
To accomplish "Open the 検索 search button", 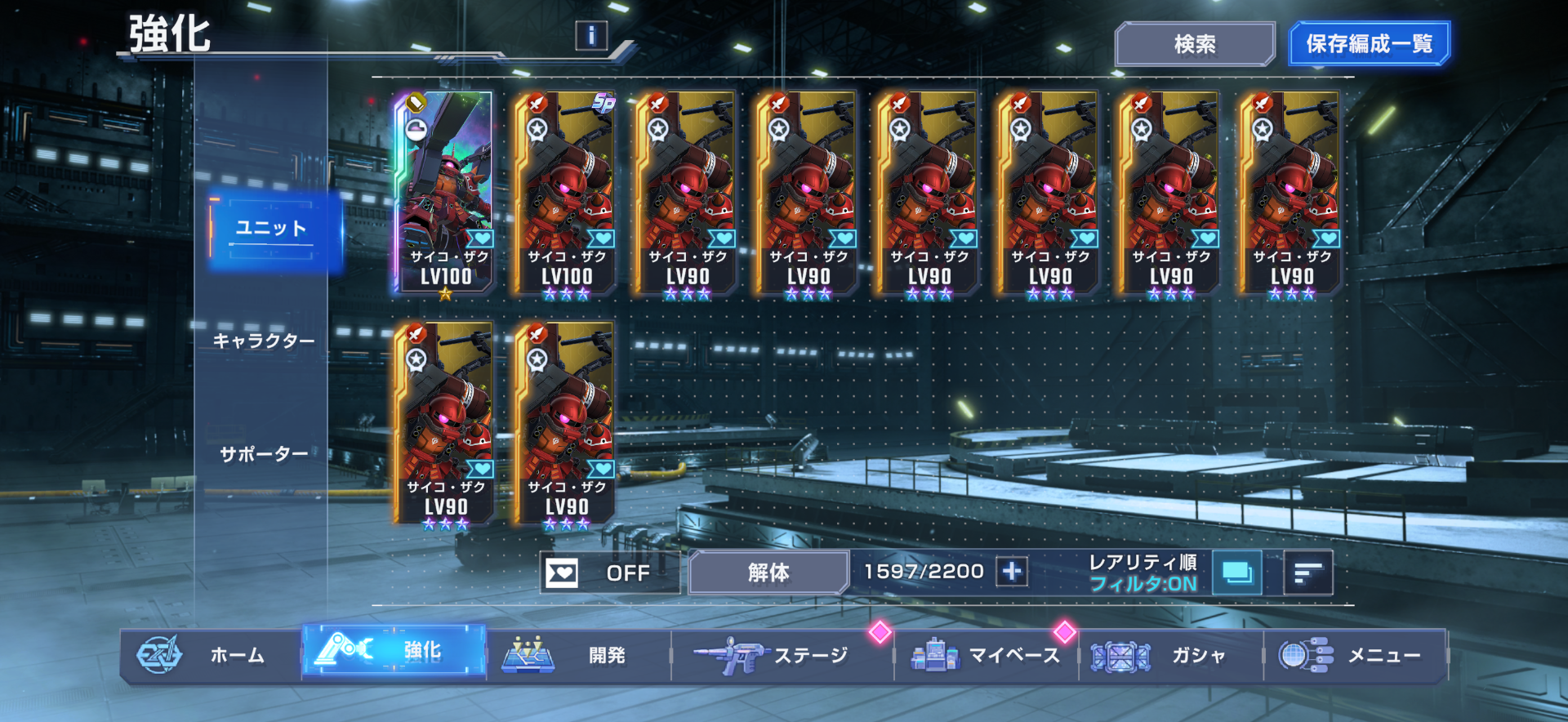I will [x=1194, y=44].
